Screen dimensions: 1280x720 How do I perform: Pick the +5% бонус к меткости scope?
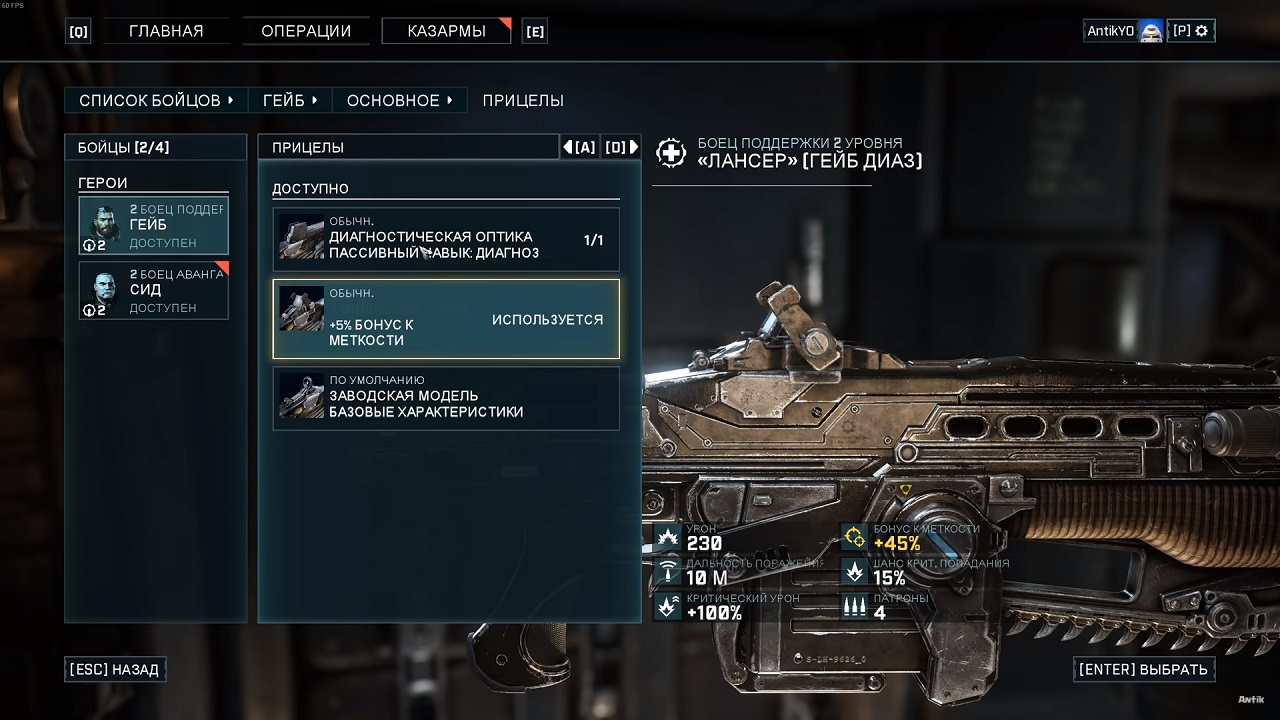coord(446,319)
